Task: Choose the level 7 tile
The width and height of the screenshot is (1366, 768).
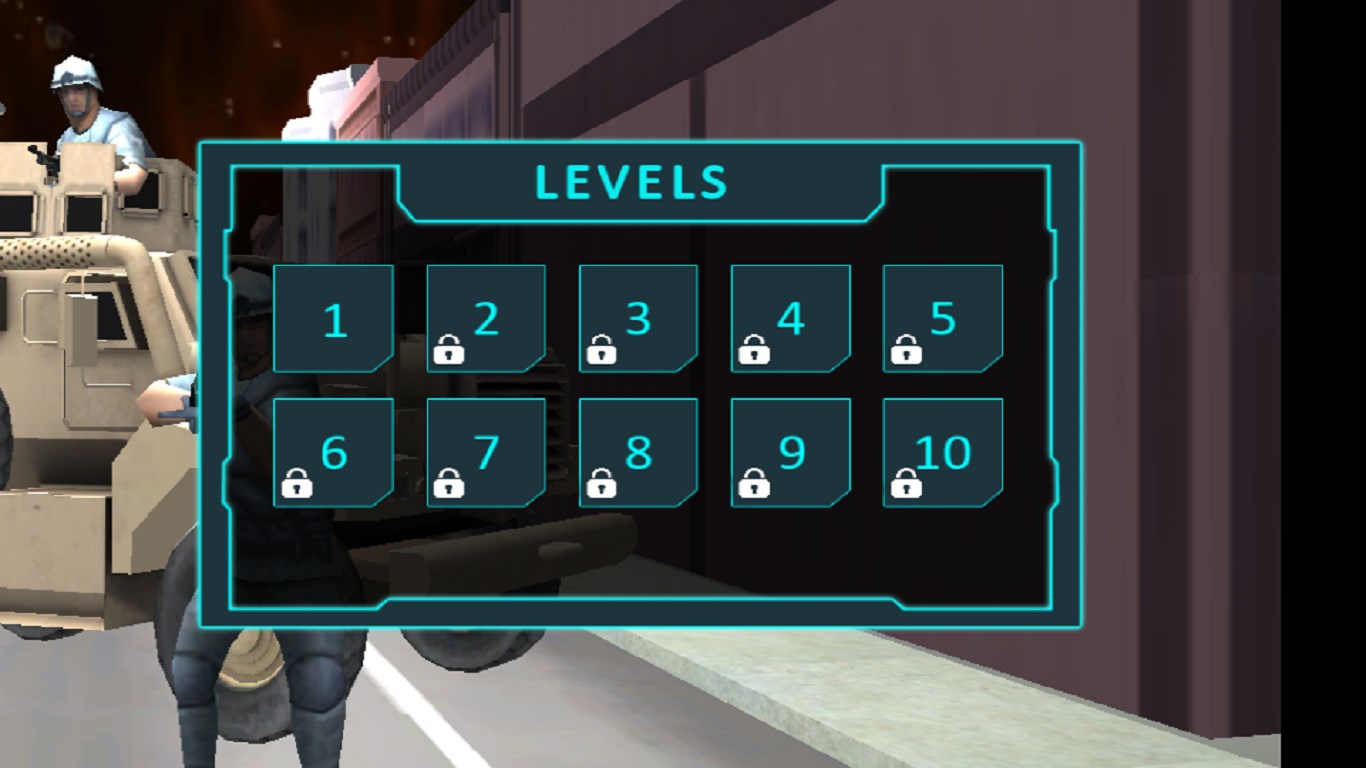Action: [486, 453]
